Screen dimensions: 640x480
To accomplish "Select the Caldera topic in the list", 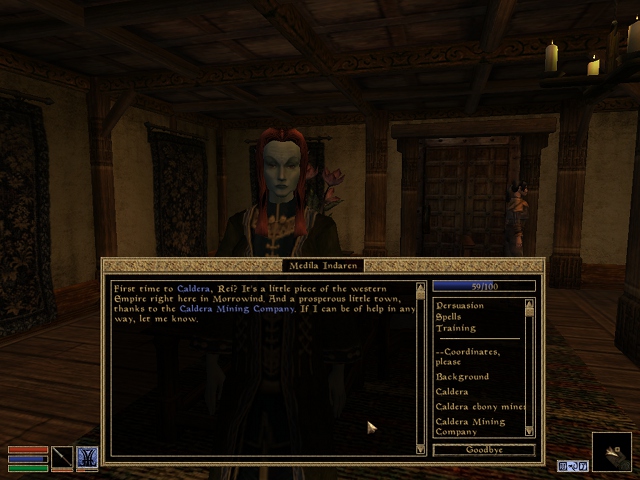I will pyautogui.click(x=452, y=392).
